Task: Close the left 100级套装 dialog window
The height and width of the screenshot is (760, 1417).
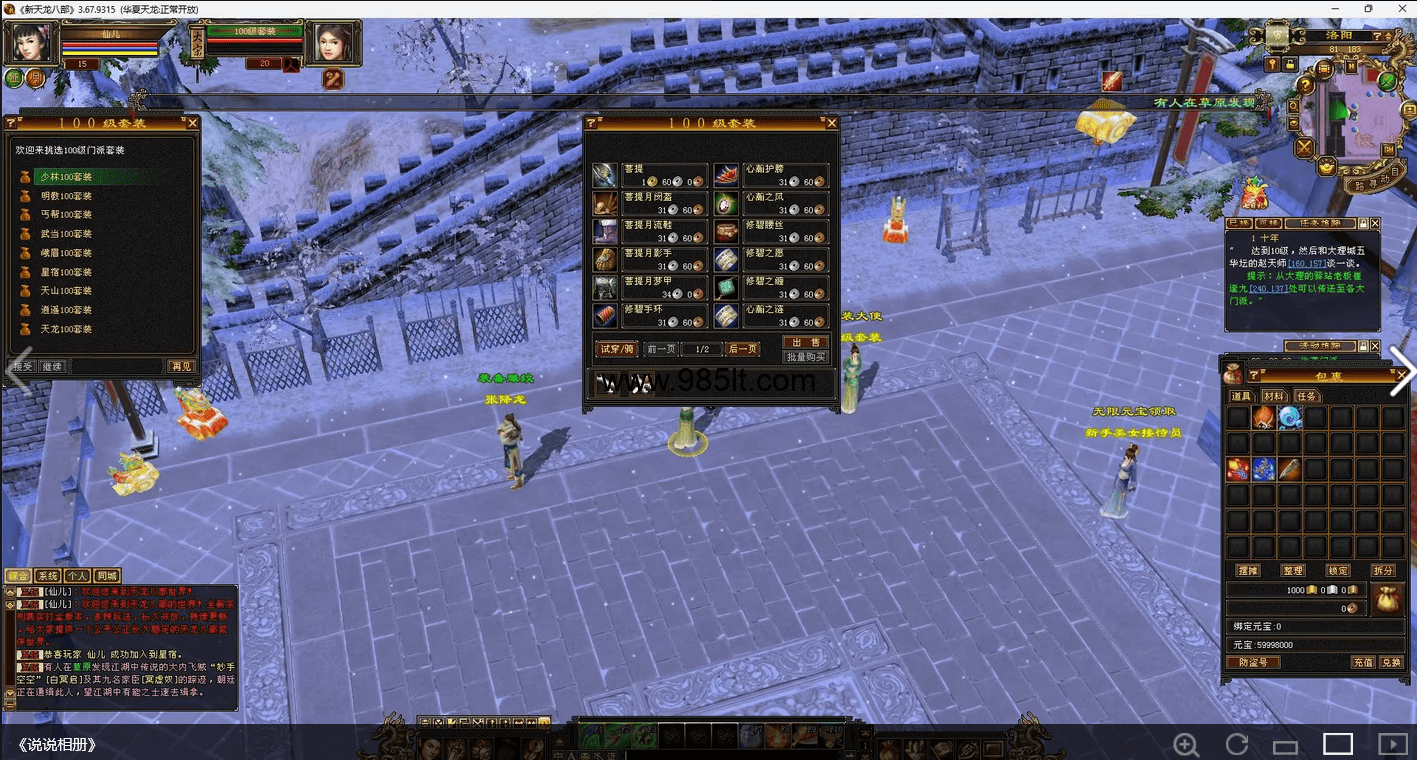Action: tap(193, 123)
